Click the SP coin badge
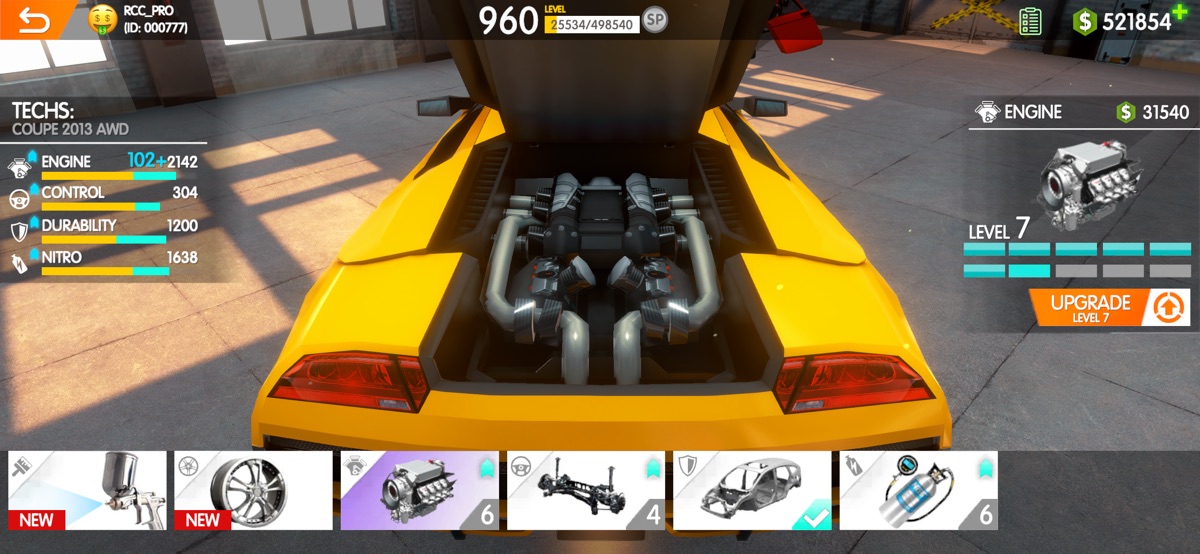Image resolution: width=1200 pixels, height=554 pixels. pyautogui.click(x=655, y=20)
